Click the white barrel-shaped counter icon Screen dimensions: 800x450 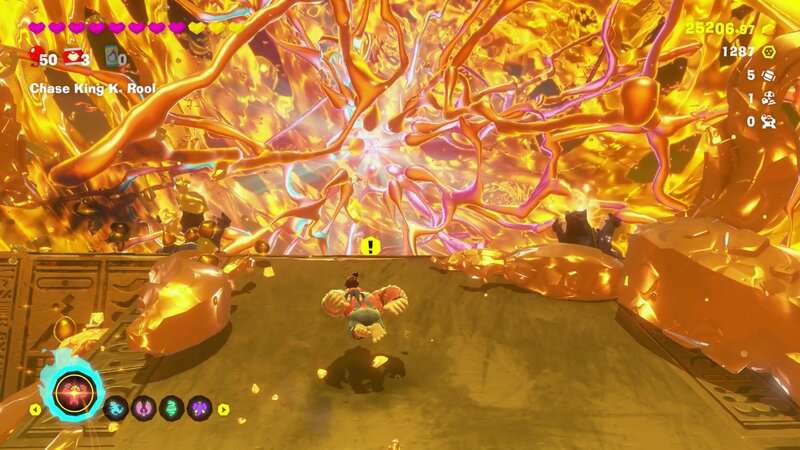click(x=770, y=75)
